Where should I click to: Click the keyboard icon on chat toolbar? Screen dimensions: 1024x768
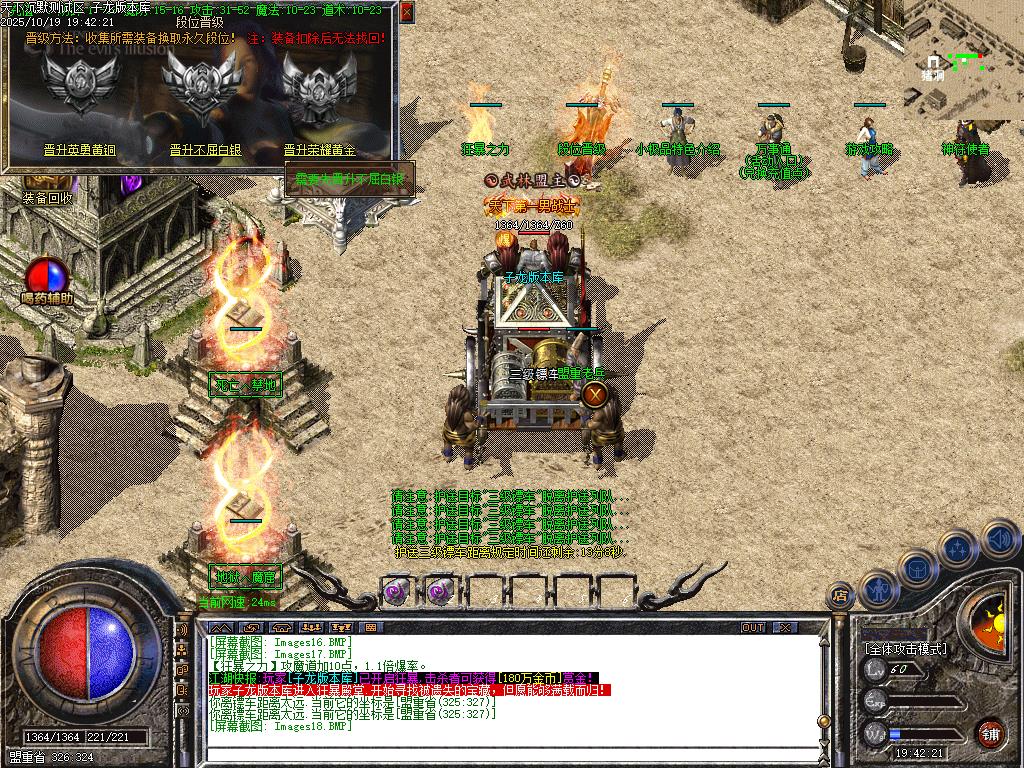(x=370, y=627)
